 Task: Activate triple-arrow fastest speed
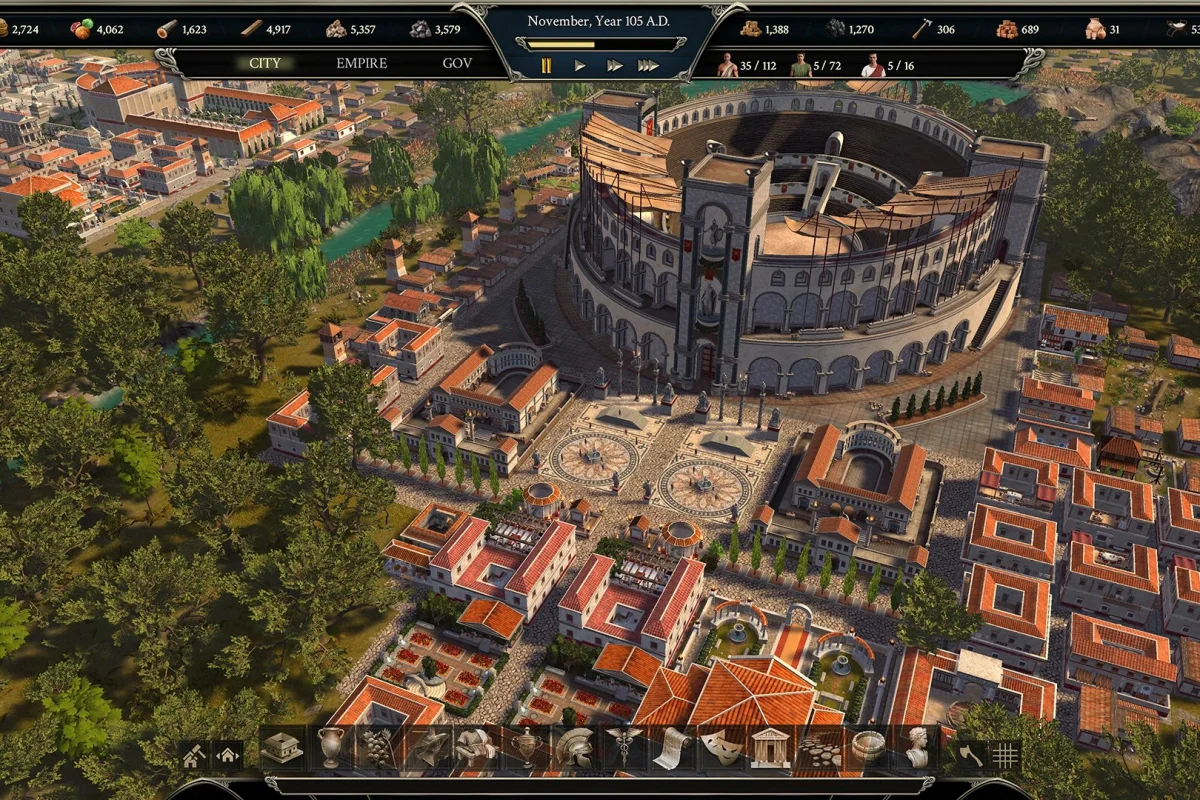tap(648, 66)
